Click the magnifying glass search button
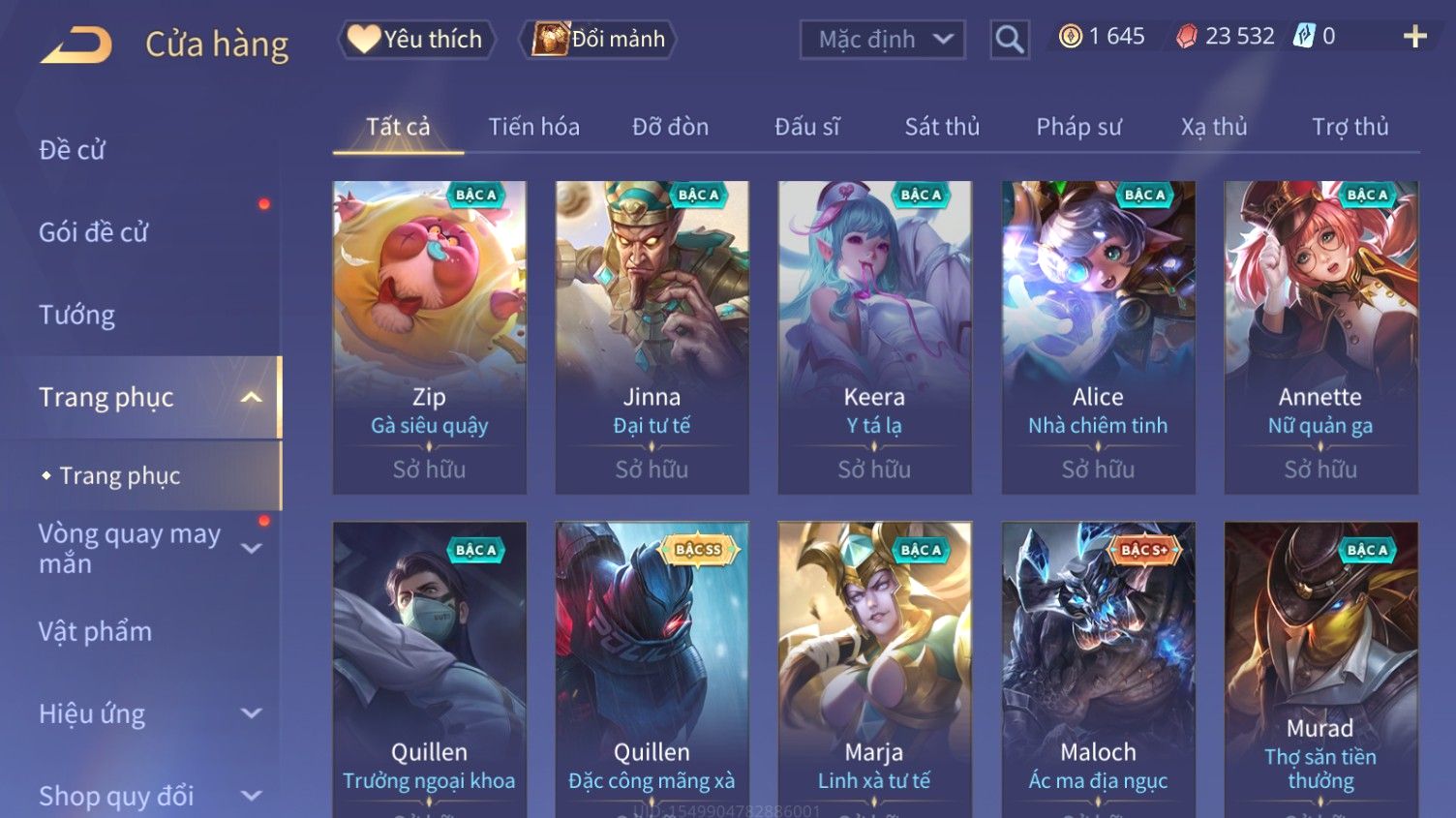This screenshot has height=818, width=1456. [1009, 40]
